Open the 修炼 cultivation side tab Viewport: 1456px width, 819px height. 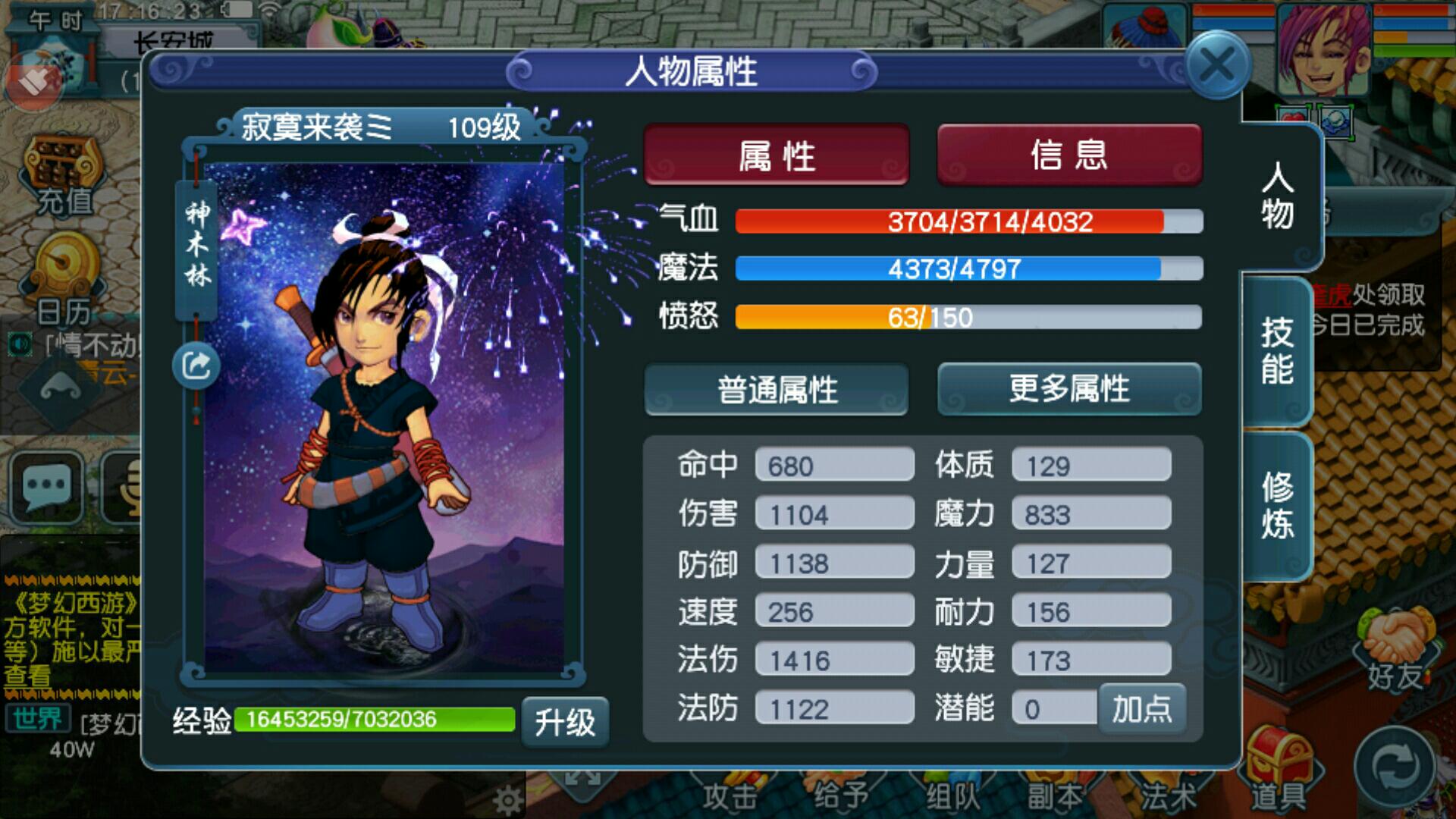click(x=1277, y=506)
